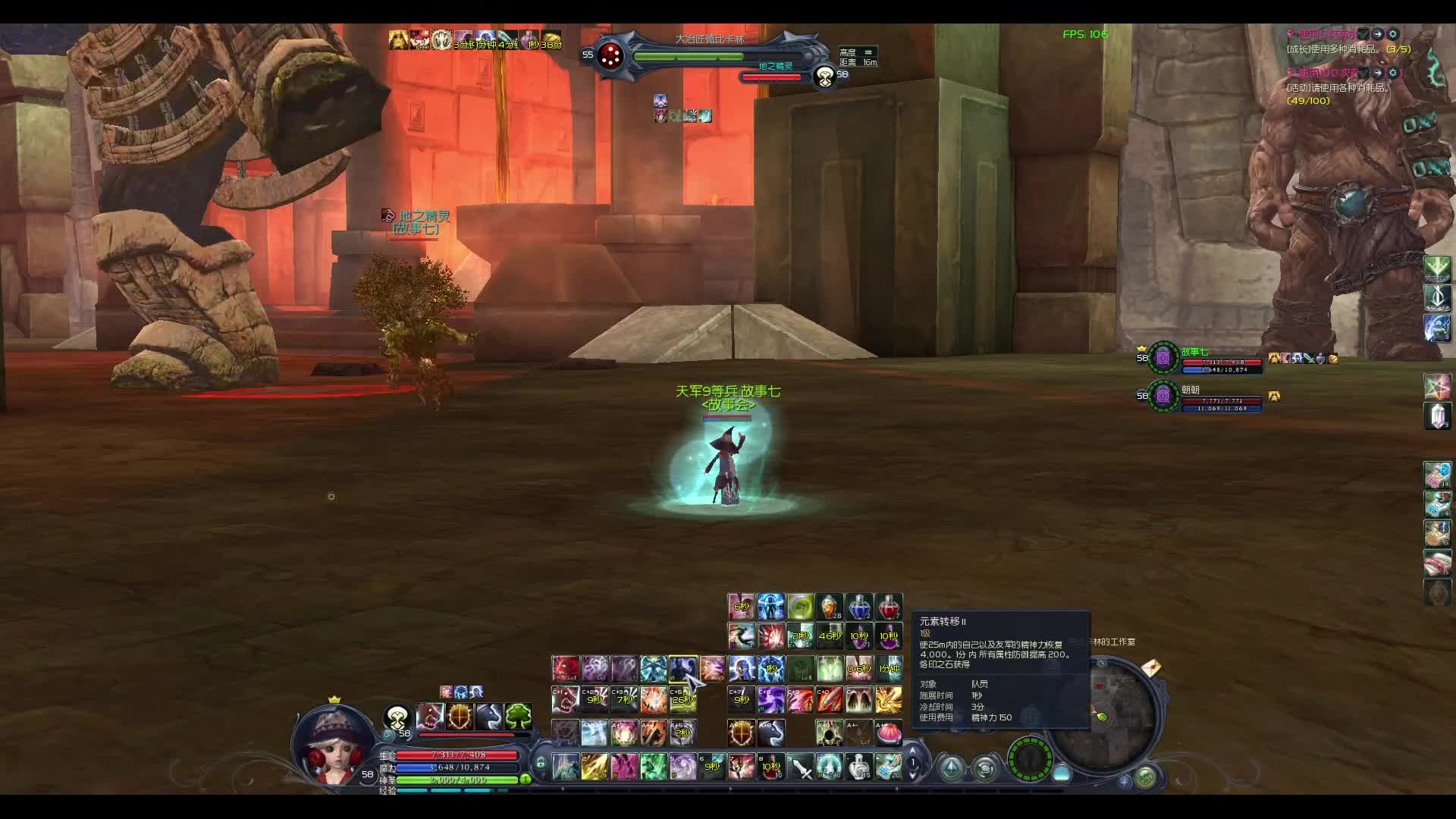Image resolution: width=1456 pixels, height=819 pixels.
Task: Click the white crystal icon on right edge
Action: tap(1438, 416)
